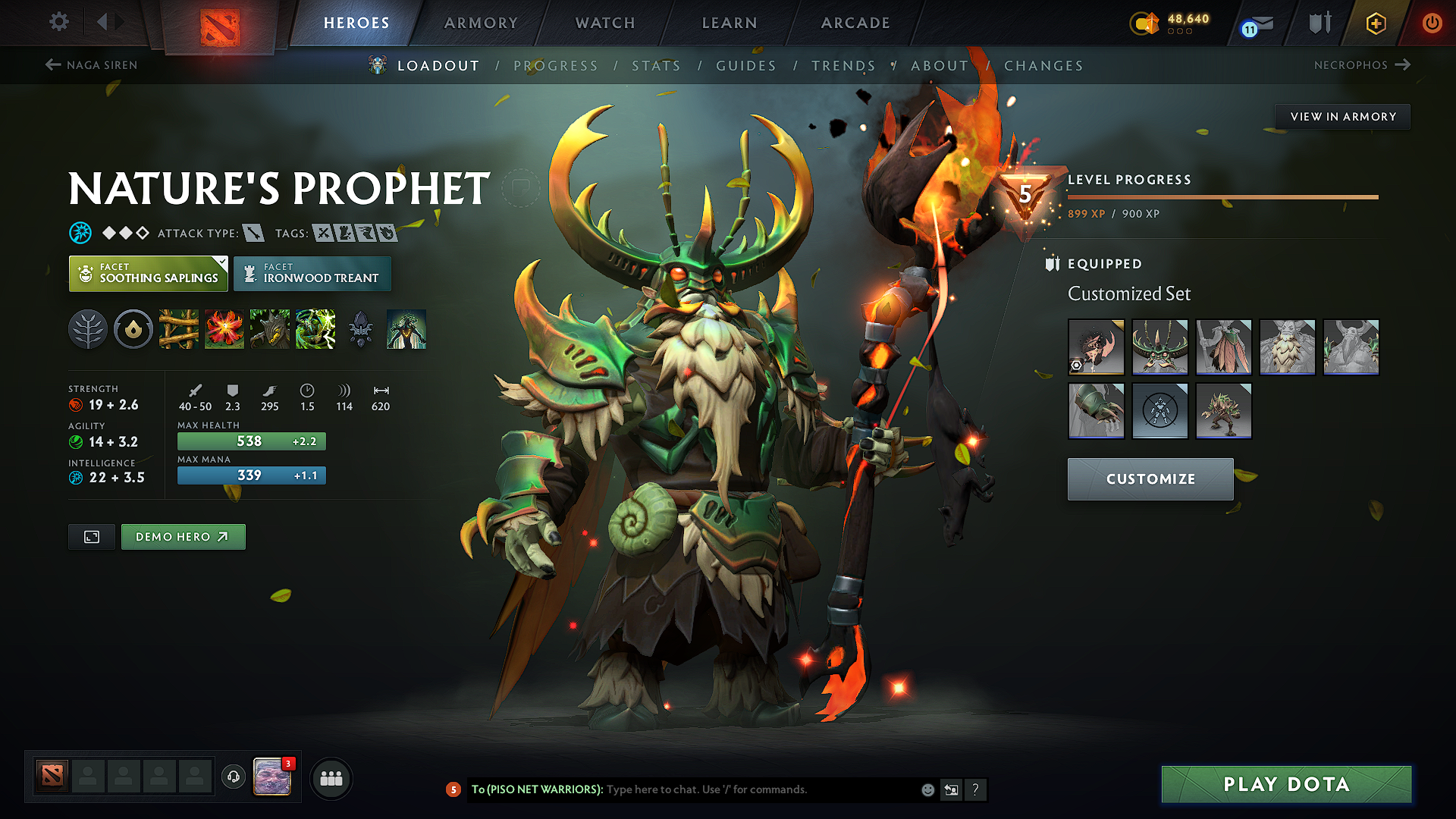Open the emoticon picker in chat

tap(927, 789)
